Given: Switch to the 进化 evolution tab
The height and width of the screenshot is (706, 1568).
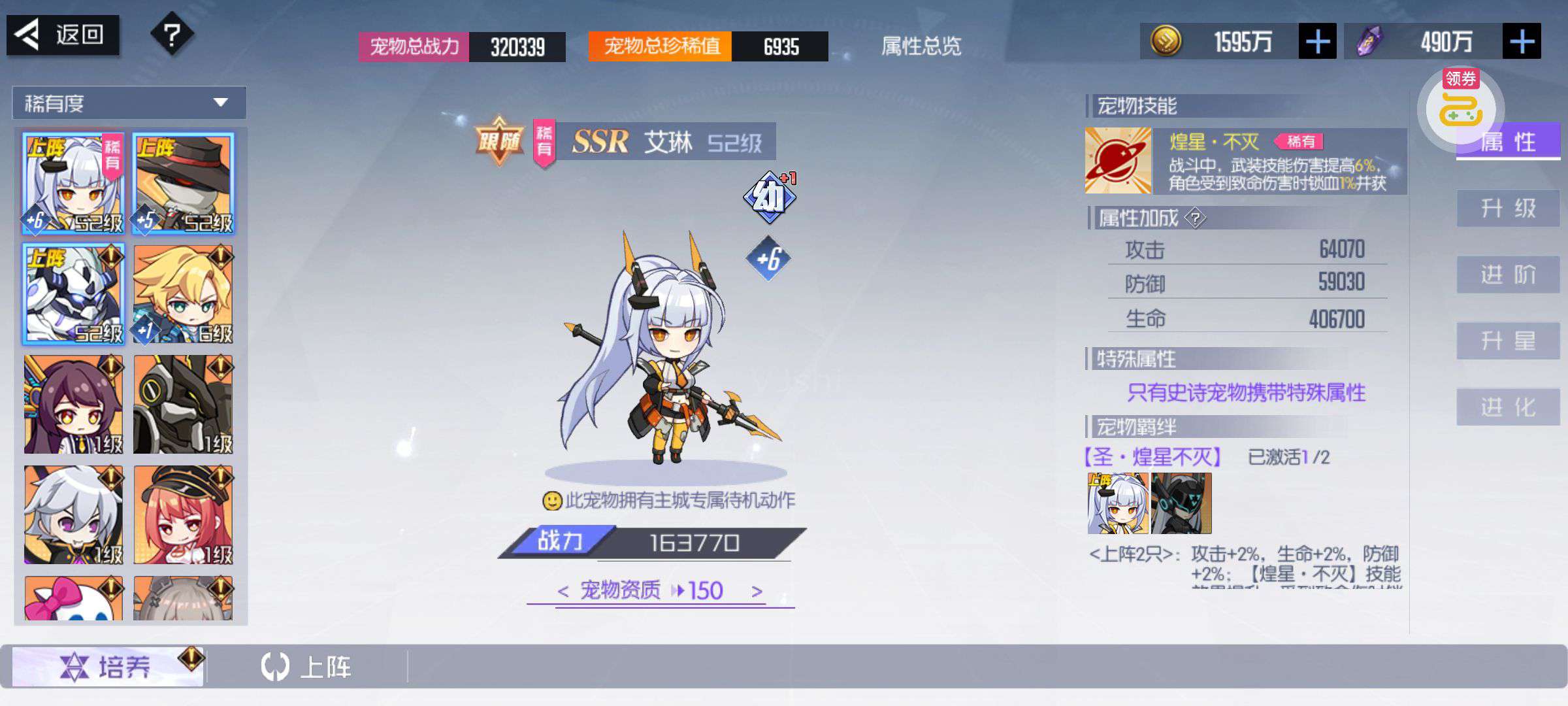Looking at the screenshot, I should click(1508, 407).
